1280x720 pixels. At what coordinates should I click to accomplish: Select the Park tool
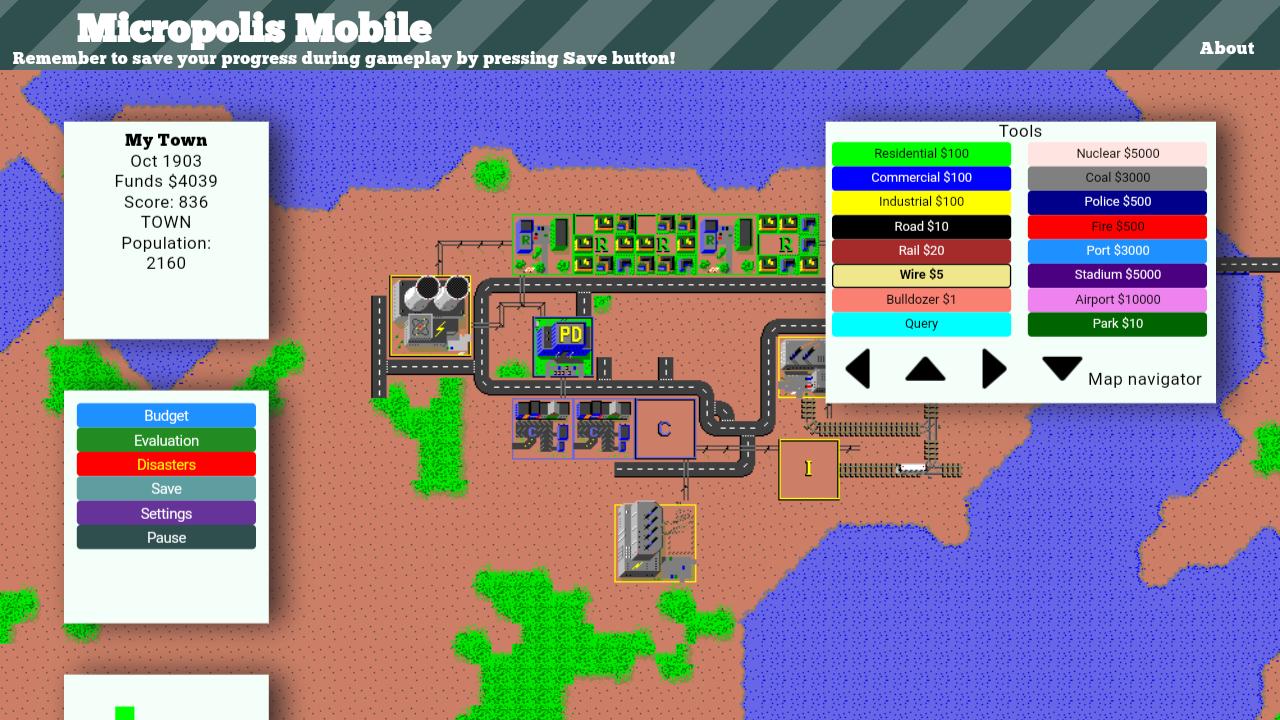tap(1117, 323)
